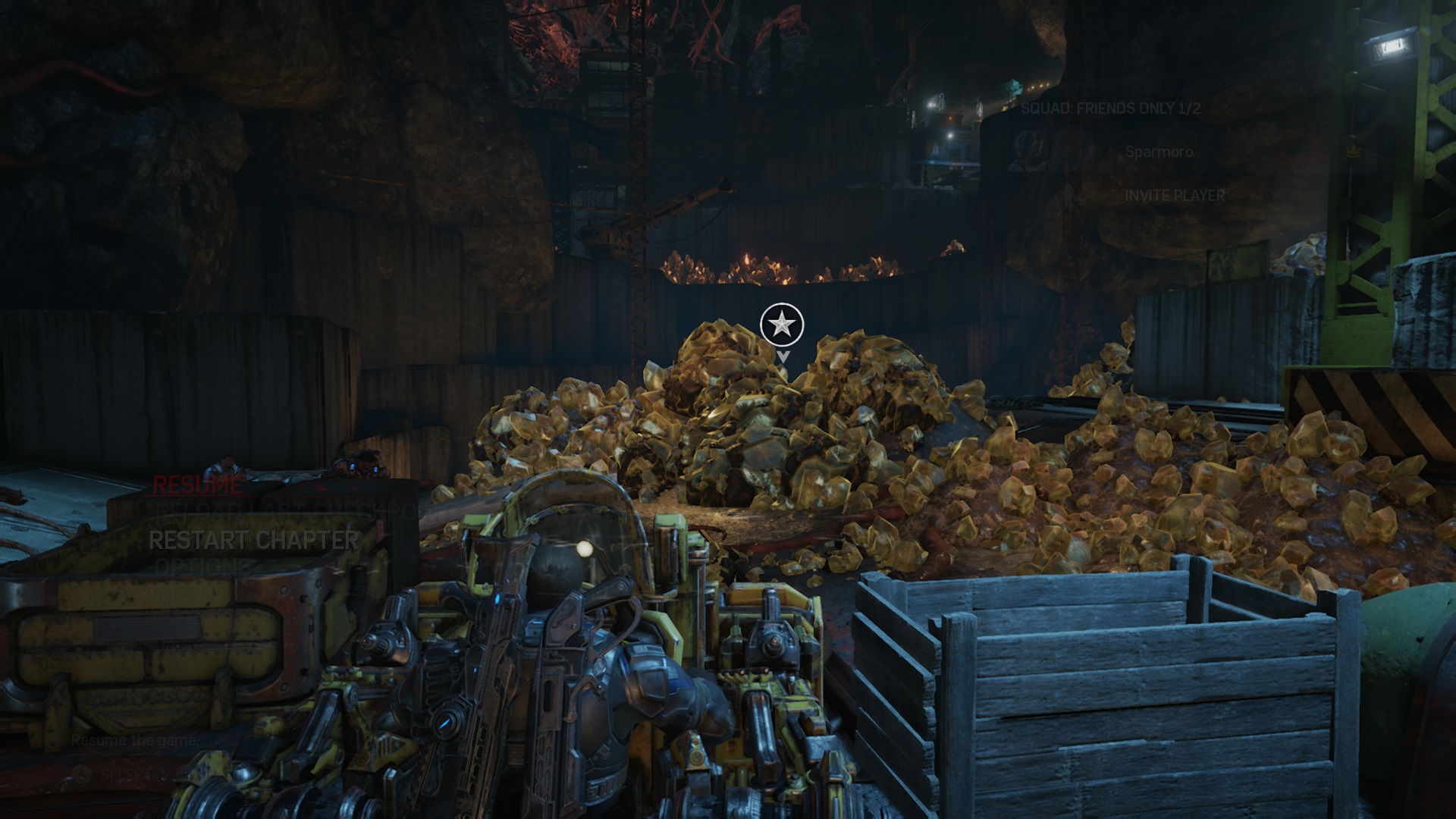Screen dimensions: 1456x819
Task: Open the Options menu entry
Action: pos(202,566)
